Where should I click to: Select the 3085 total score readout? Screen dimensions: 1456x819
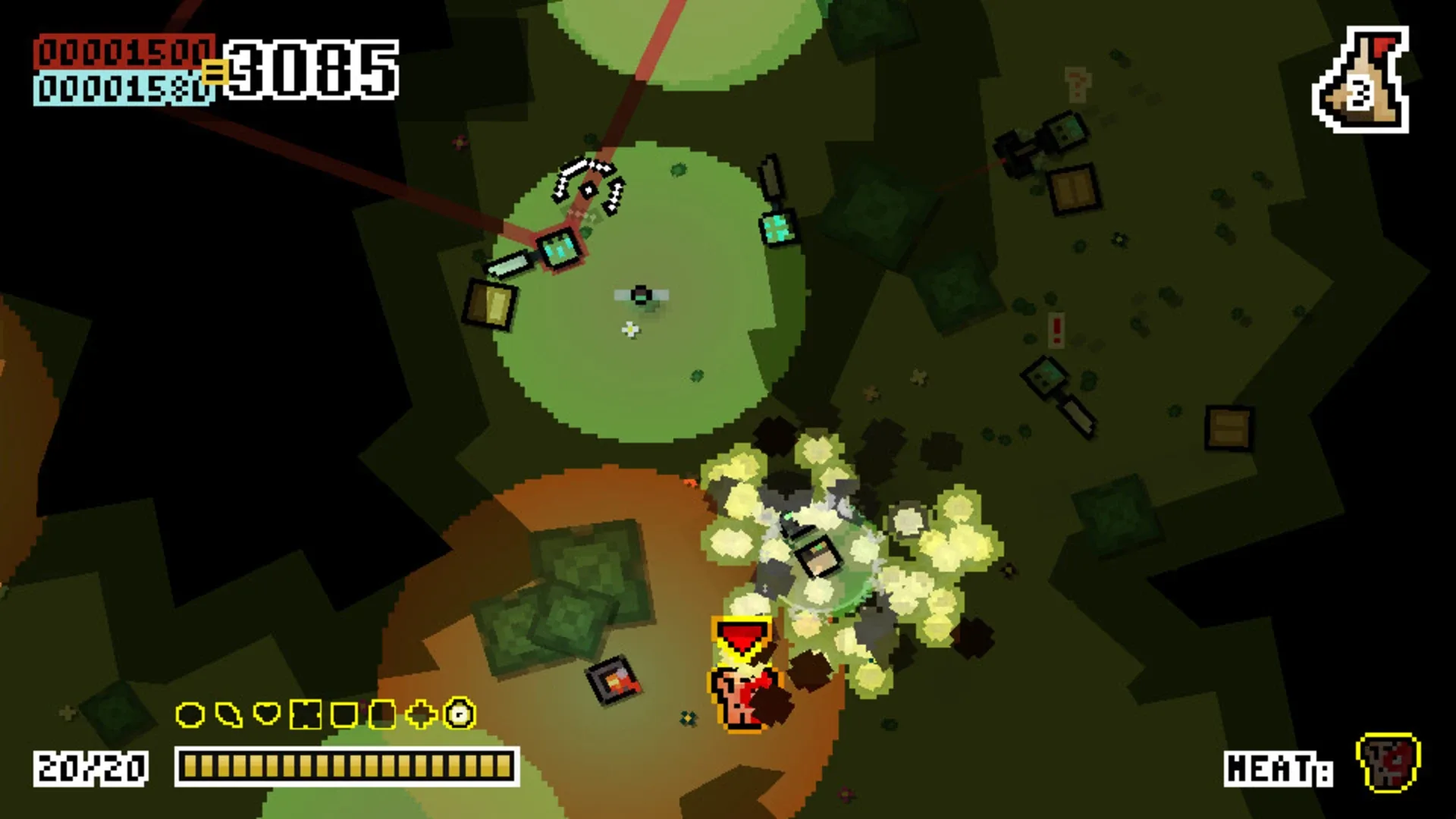click(x=312, y=68)
